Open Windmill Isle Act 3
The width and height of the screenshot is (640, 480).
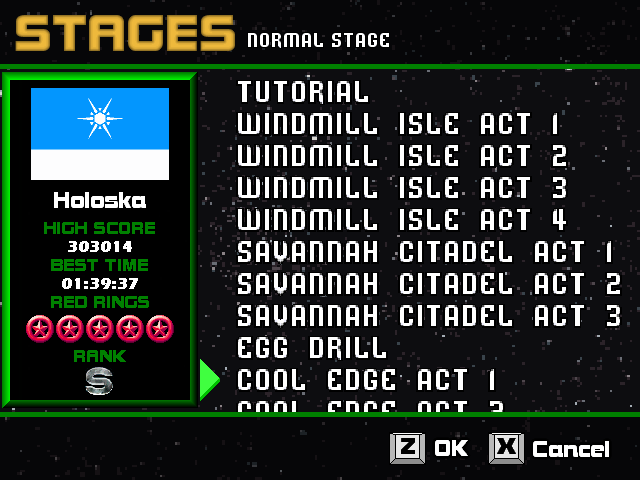[x=401, y=188]
